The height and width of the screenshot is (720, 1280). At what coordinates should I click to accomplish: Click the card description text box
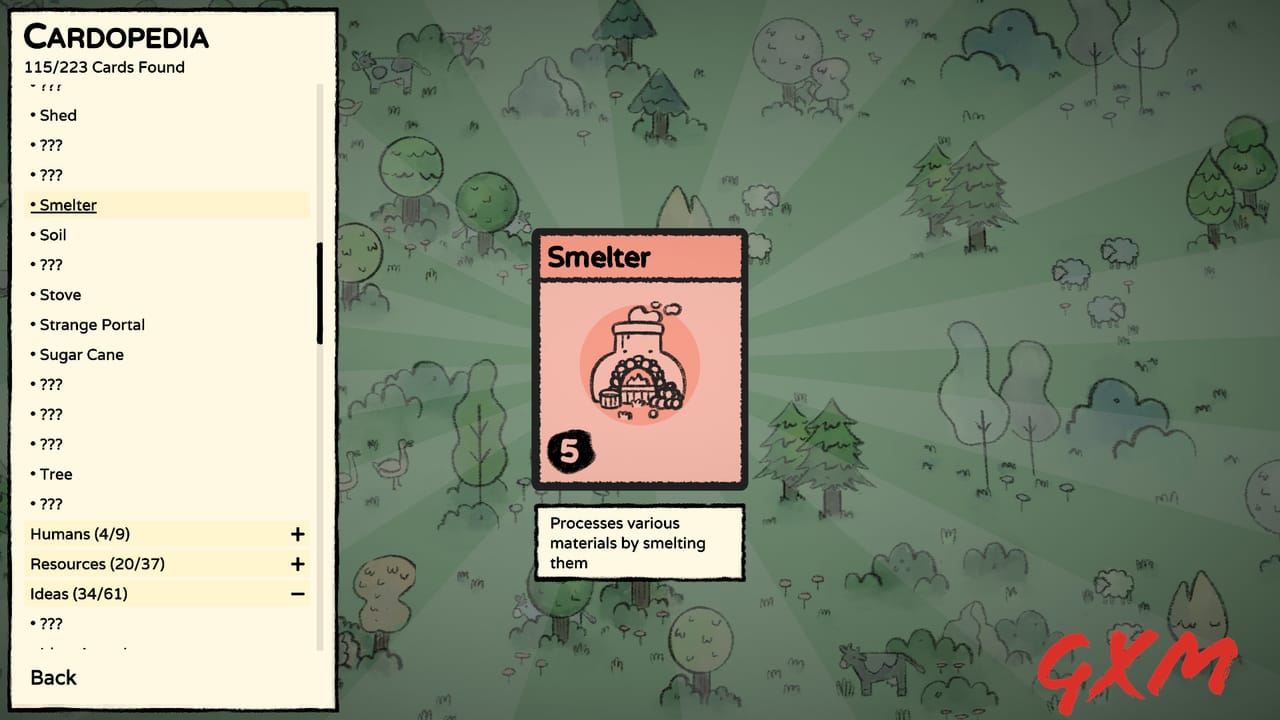(639, 543)
